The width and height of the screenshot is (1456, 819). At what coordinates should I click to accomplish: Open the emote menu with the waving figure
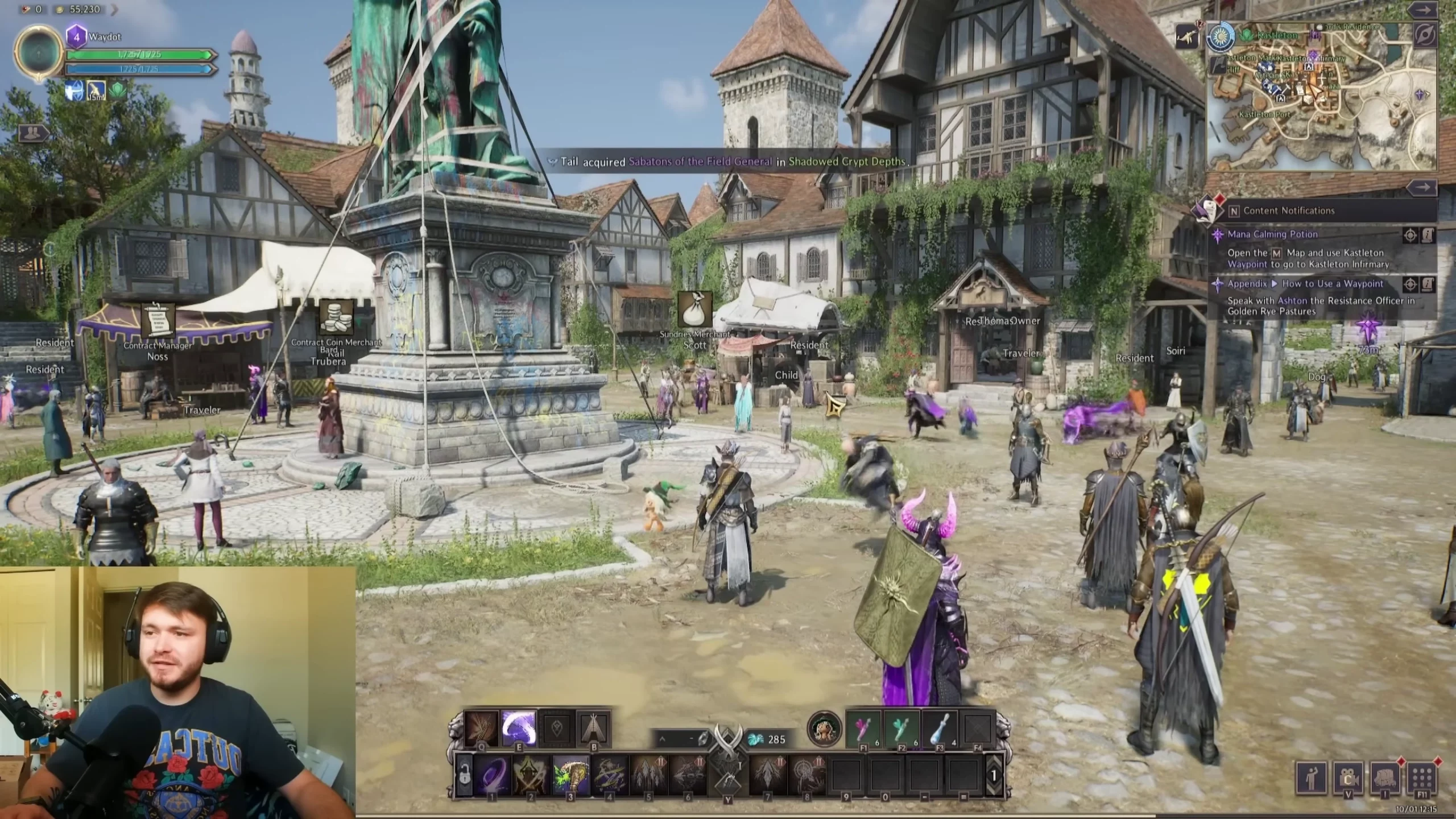pyautogui.click(x=1311, y=776)
